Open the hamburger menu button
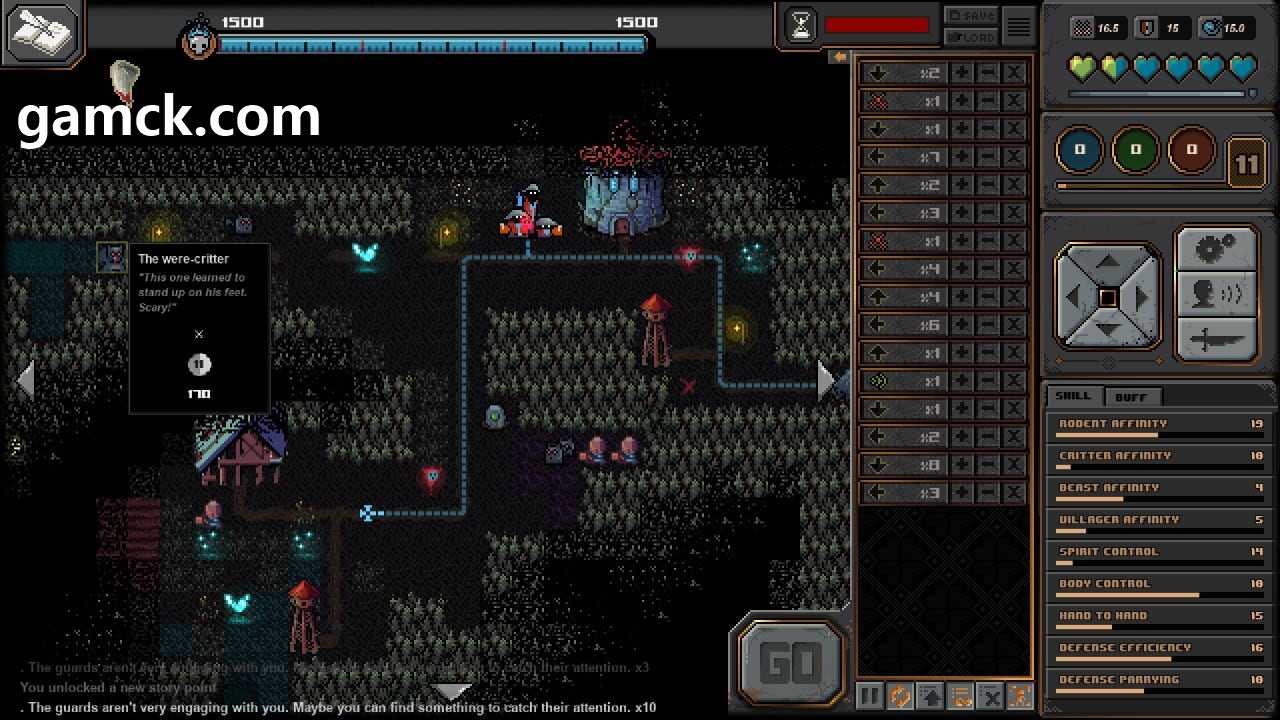Viewport: 1280px width, 720px height. [1018, 27]
